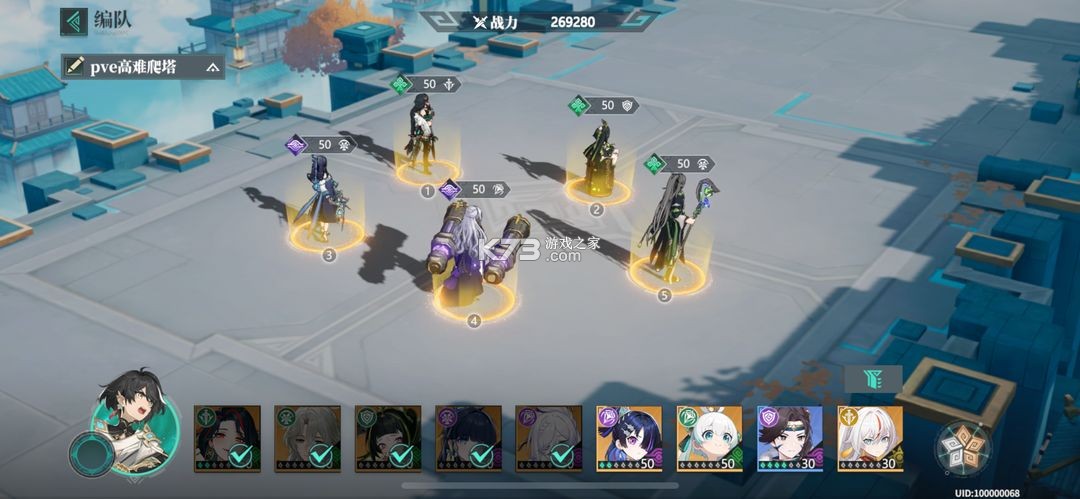Add the purple-haired level 50 character

(x=629, y=438)
